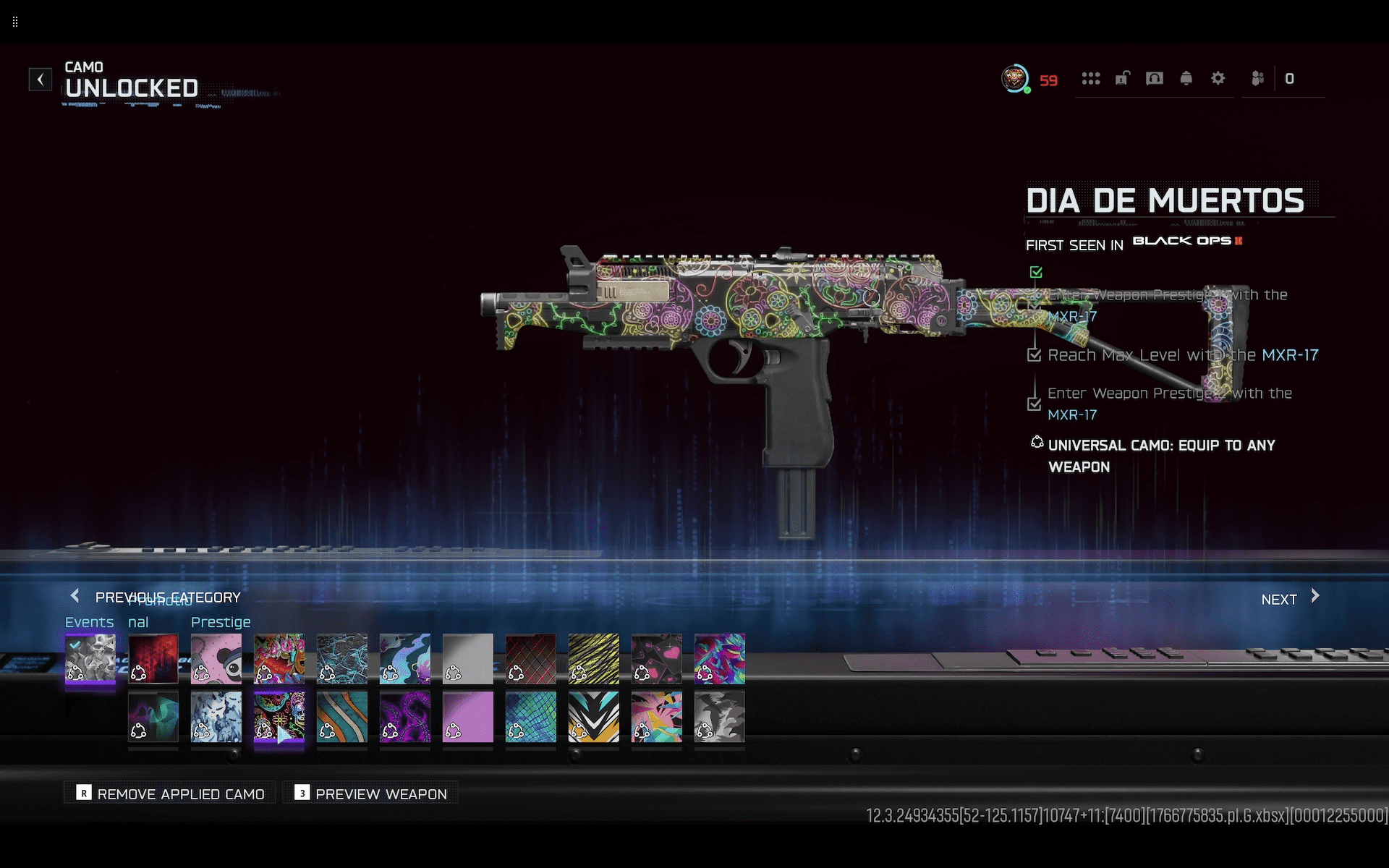Select the grey skulls camo thumbnail

point(90,659)
